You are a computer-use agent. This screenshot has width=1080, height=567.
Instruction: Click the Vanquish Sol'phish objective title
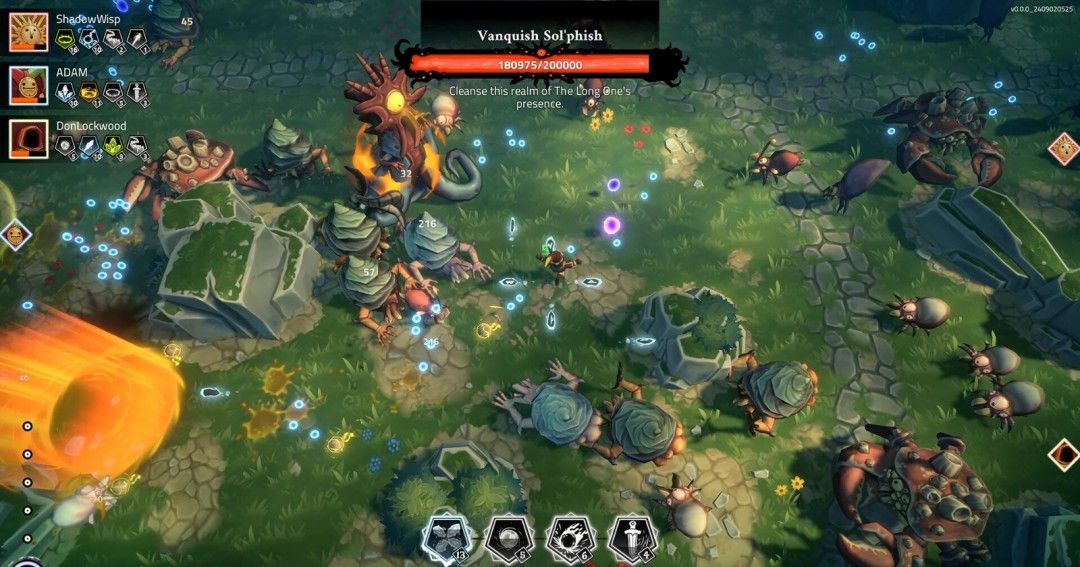click(x=539, y=36)
